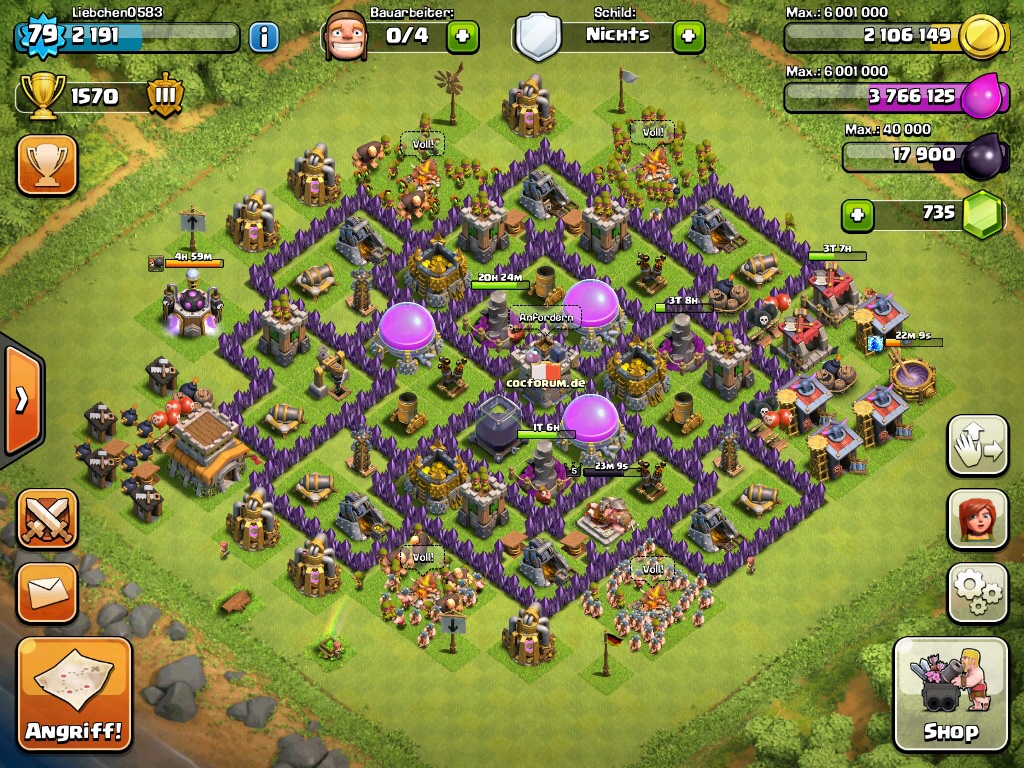The height and width of the screenshot is (768, 1024).
Task: Tap the Anfordern request troops bubble
Action: (546, 318)
